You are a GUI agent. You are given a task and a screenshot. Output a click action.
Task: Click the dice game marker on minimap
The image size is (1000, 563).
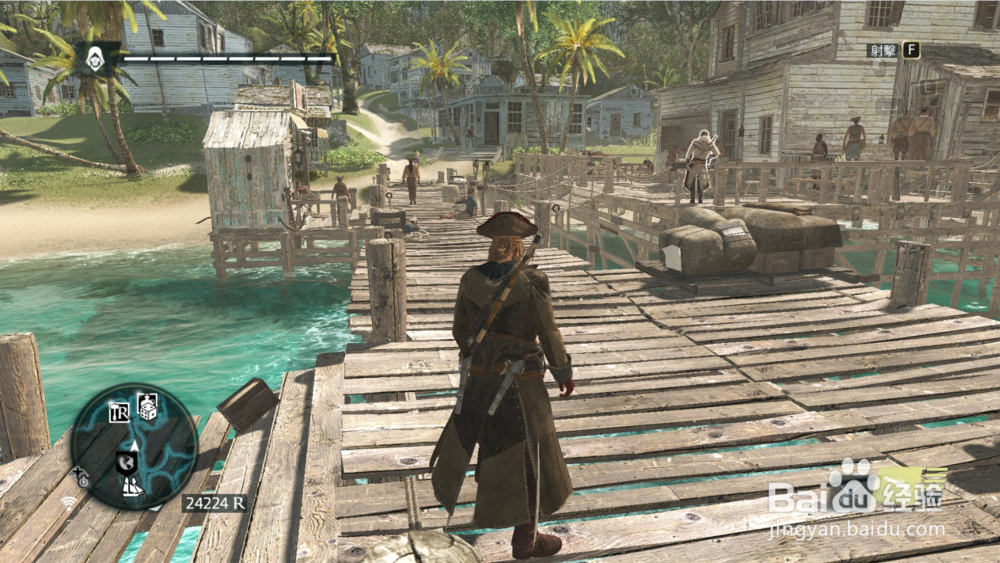click(x=147, y=405)
